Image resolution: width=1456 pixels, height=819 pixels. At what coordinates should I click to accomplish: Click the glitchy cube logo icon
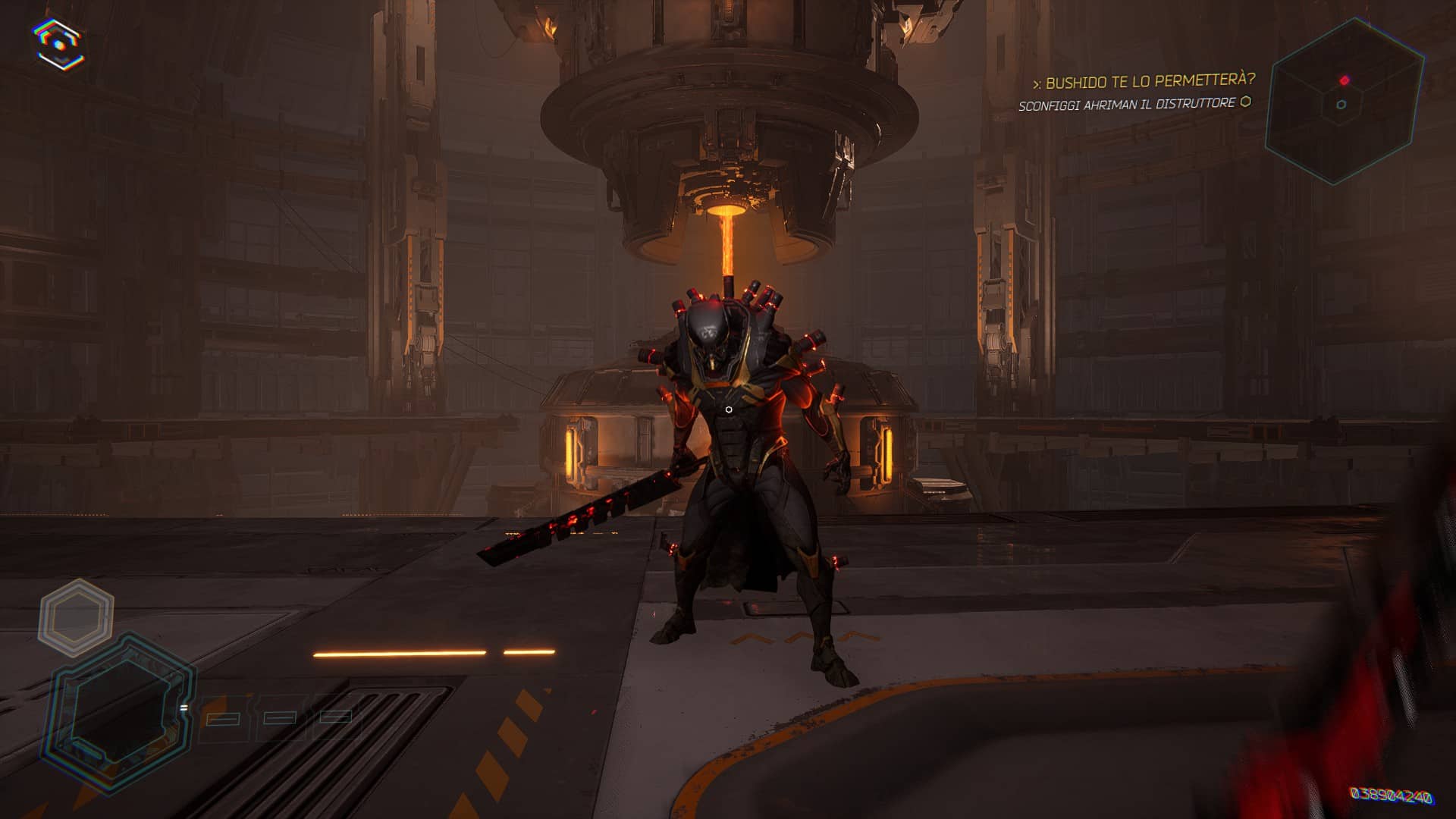[x=59, y=43]
